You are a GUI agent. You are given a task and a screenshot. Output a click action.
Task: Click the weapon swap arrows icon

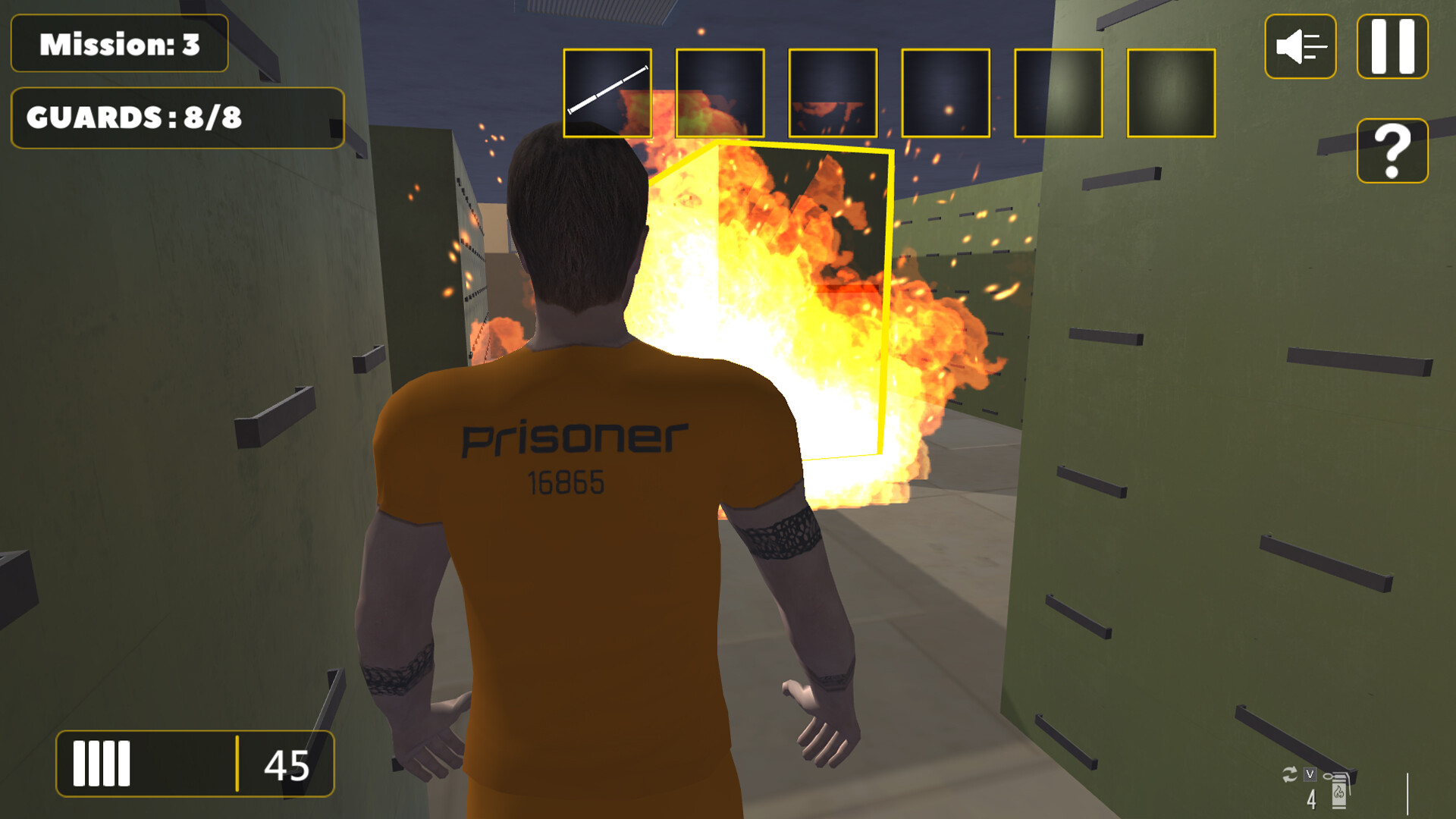click(1289, 776)
